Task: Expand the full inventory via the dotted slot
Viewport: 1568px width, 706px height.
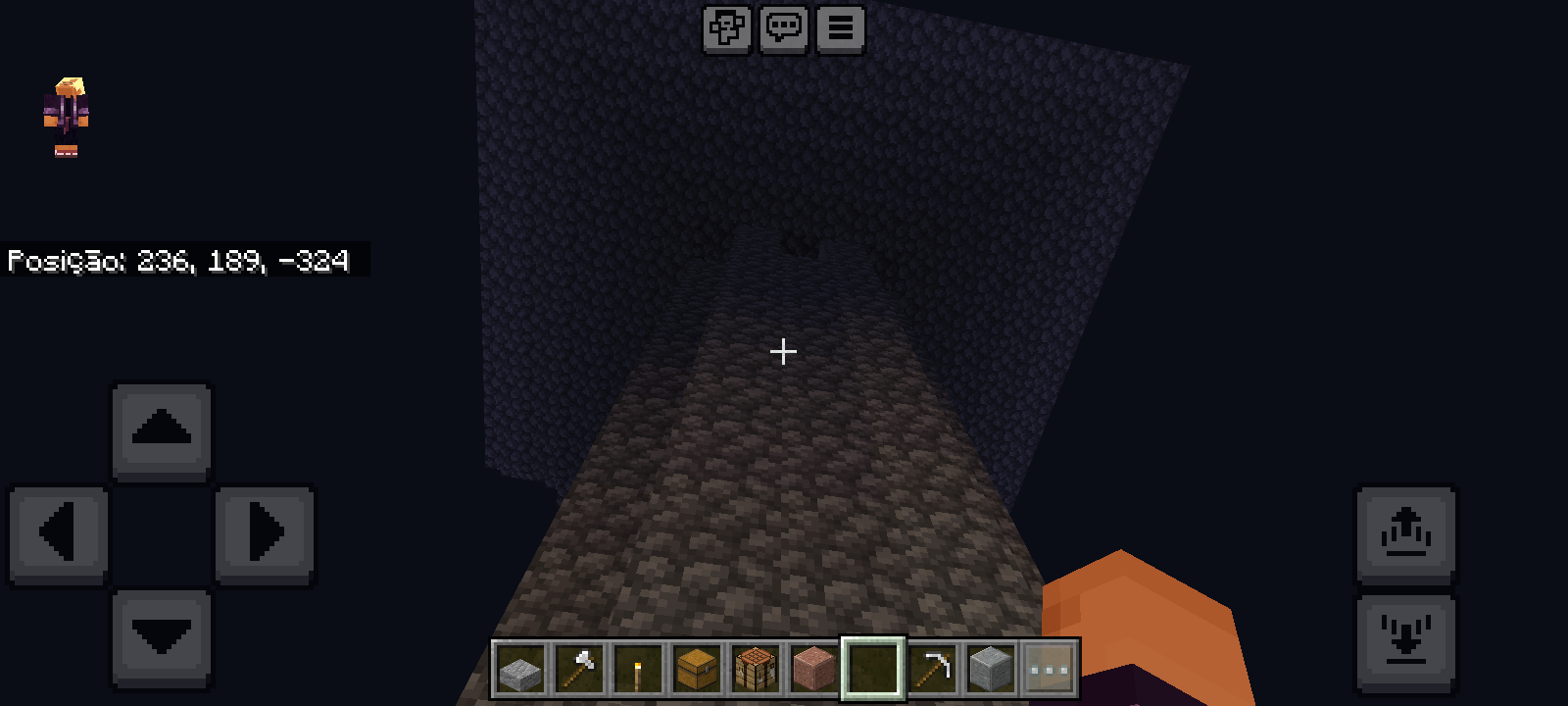Action: pos(1051,668)
